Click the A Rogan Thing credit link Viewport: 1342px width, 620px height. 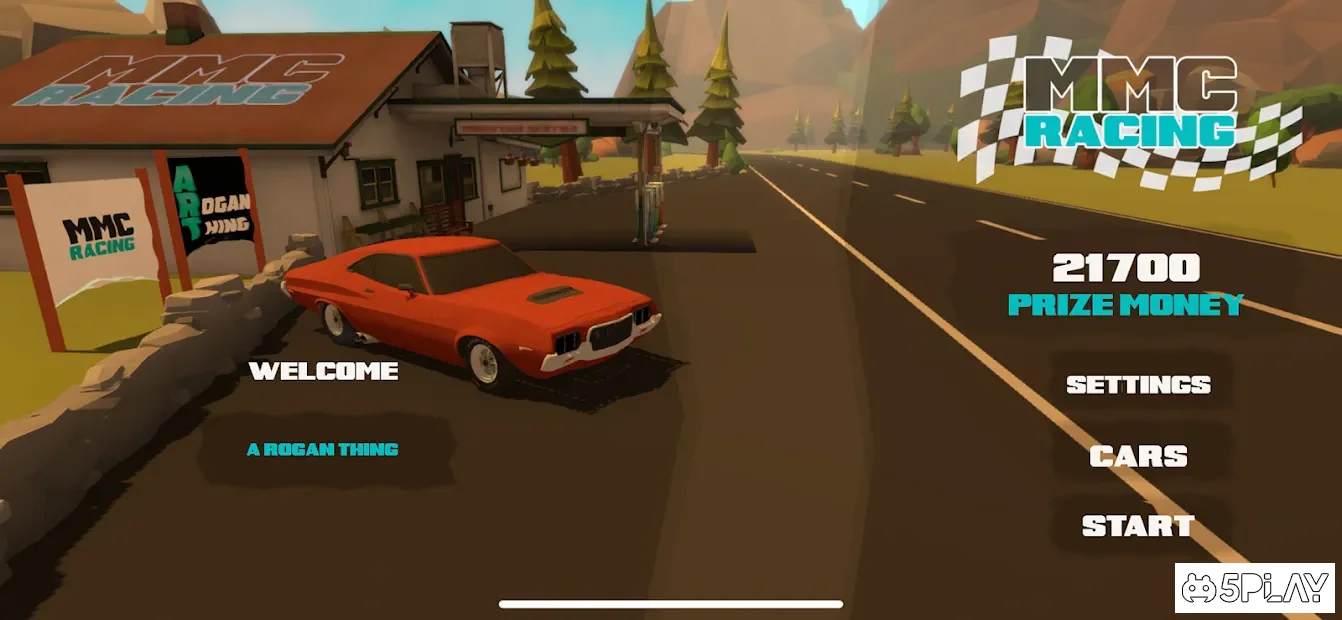coord(323,449)
